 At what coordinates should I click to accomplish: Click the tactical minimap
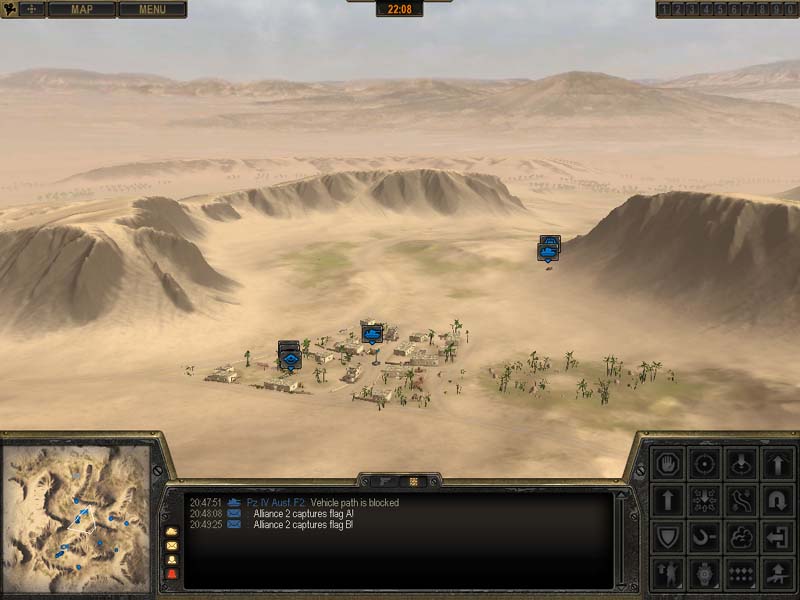76,517
